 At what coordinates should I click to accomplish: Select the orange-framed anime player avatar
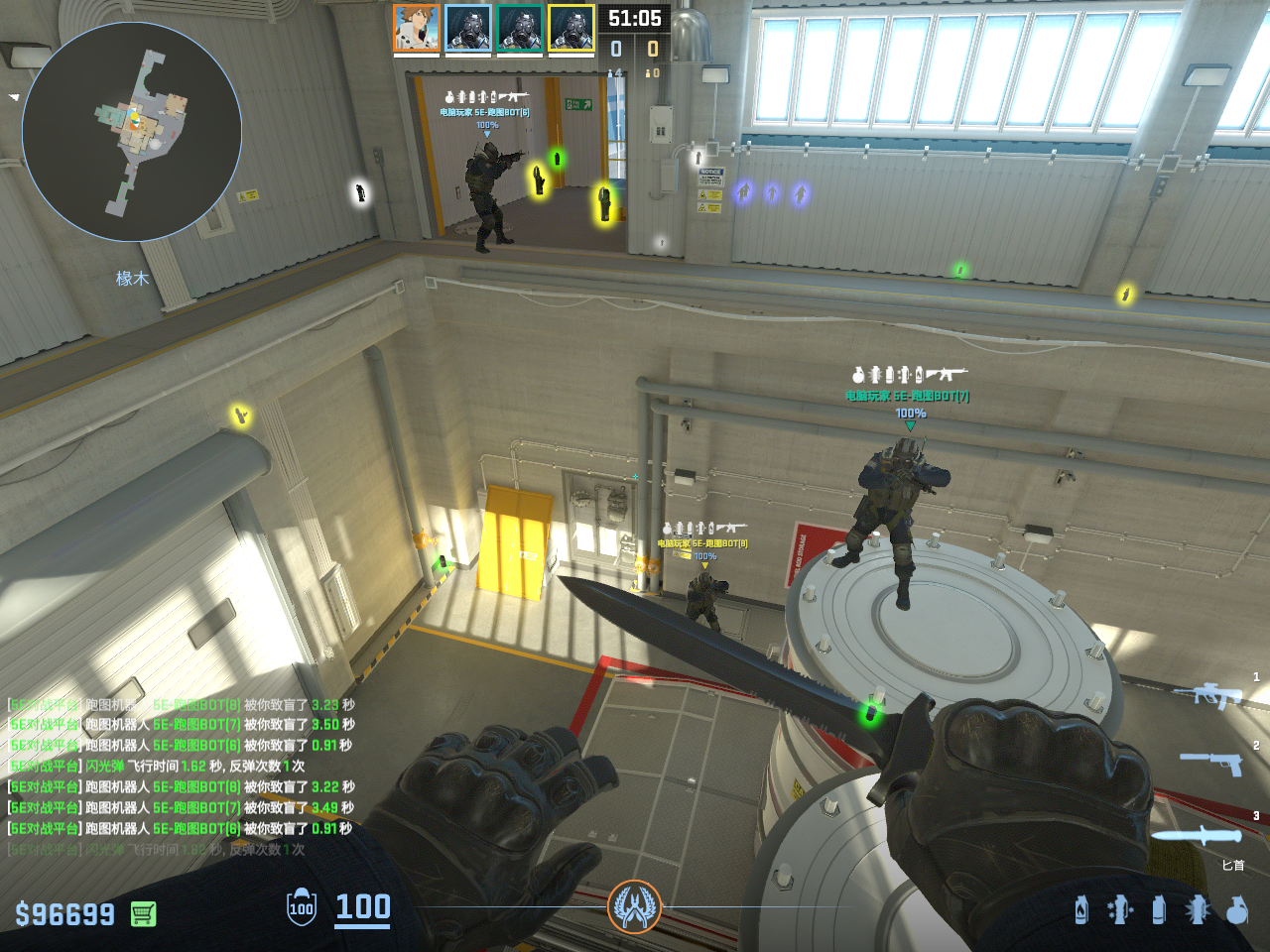[417, 28]
